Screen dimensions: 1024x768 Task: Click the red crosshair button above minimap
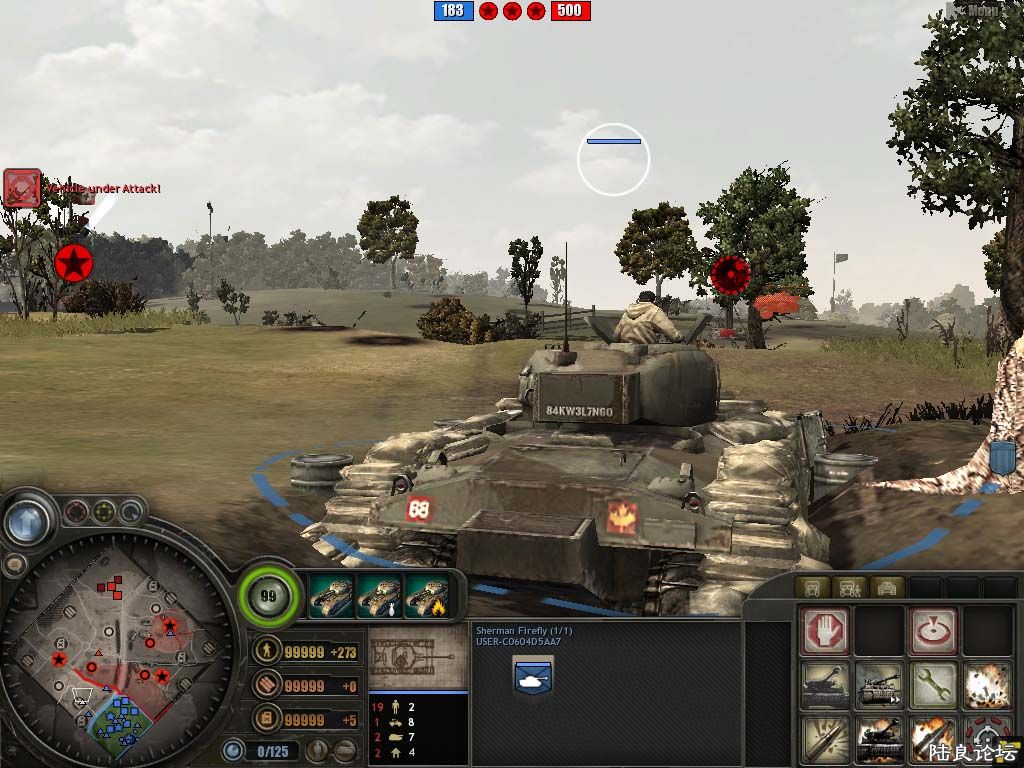point(76,513)
